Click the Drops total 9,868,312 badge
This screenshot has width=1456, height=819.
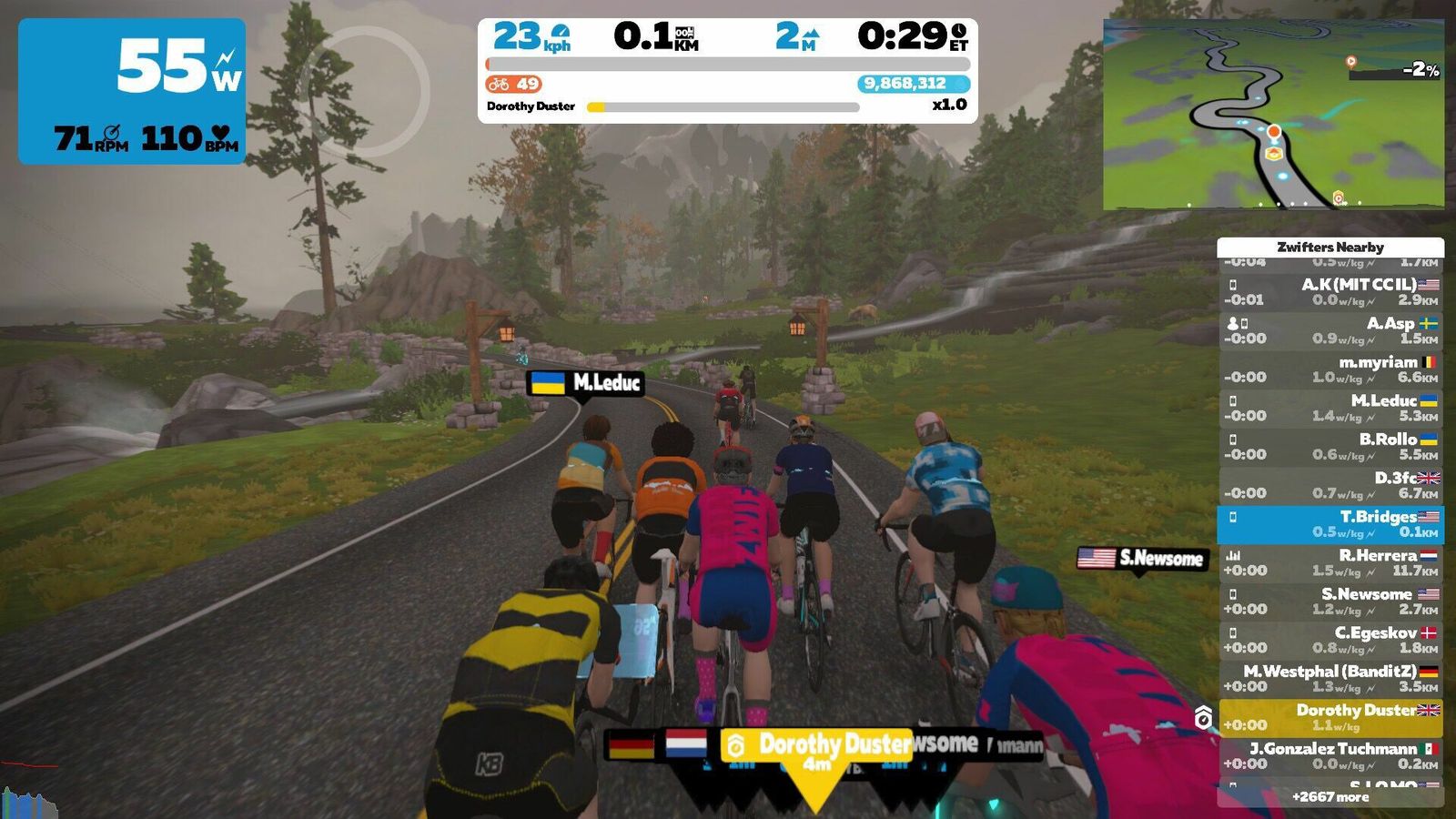click(x=913, y=84)
